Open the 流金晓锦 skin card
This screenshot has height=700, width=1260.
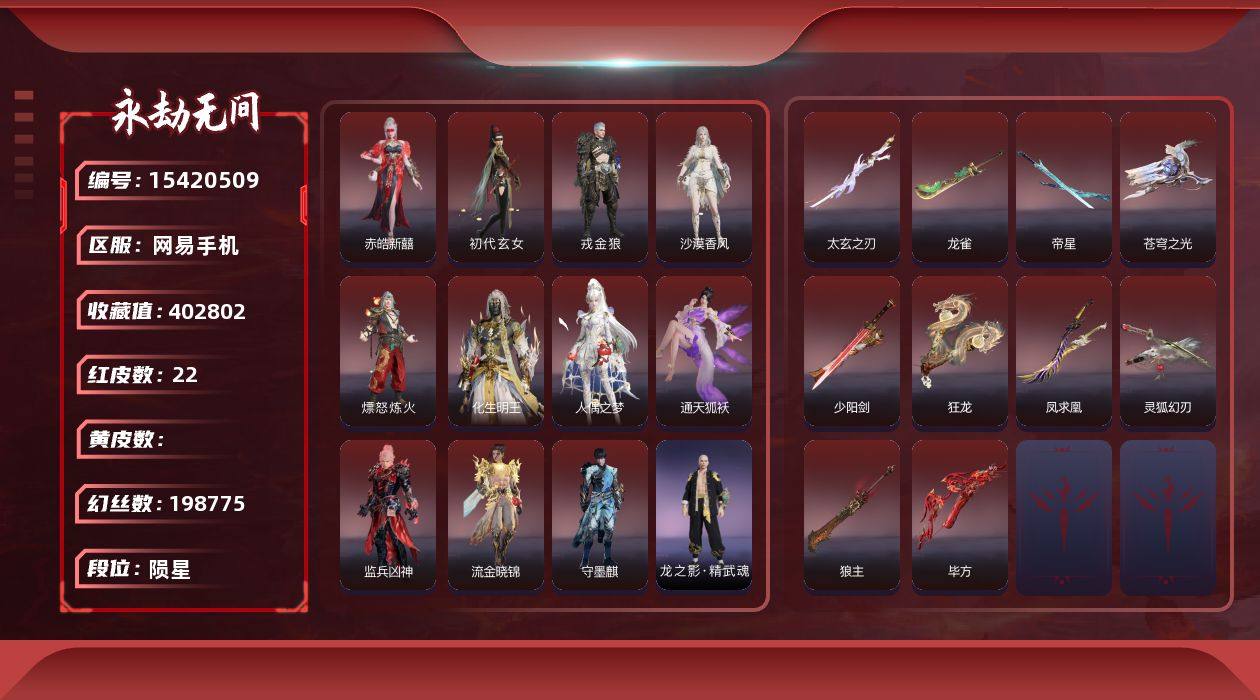496,515
